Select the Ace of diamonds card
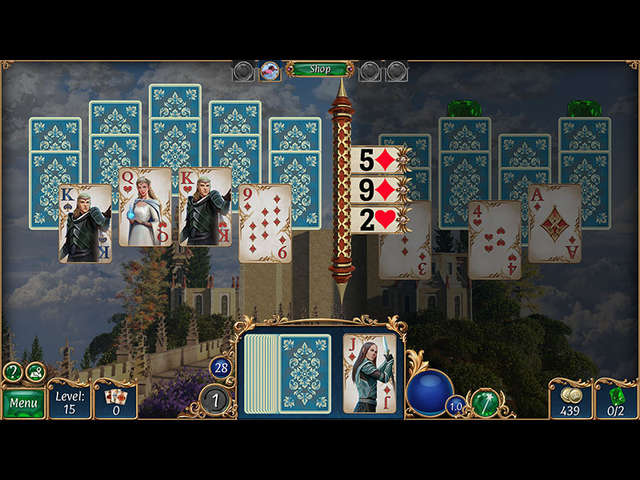This screenshot has width=640, height=480. [554, 222]
